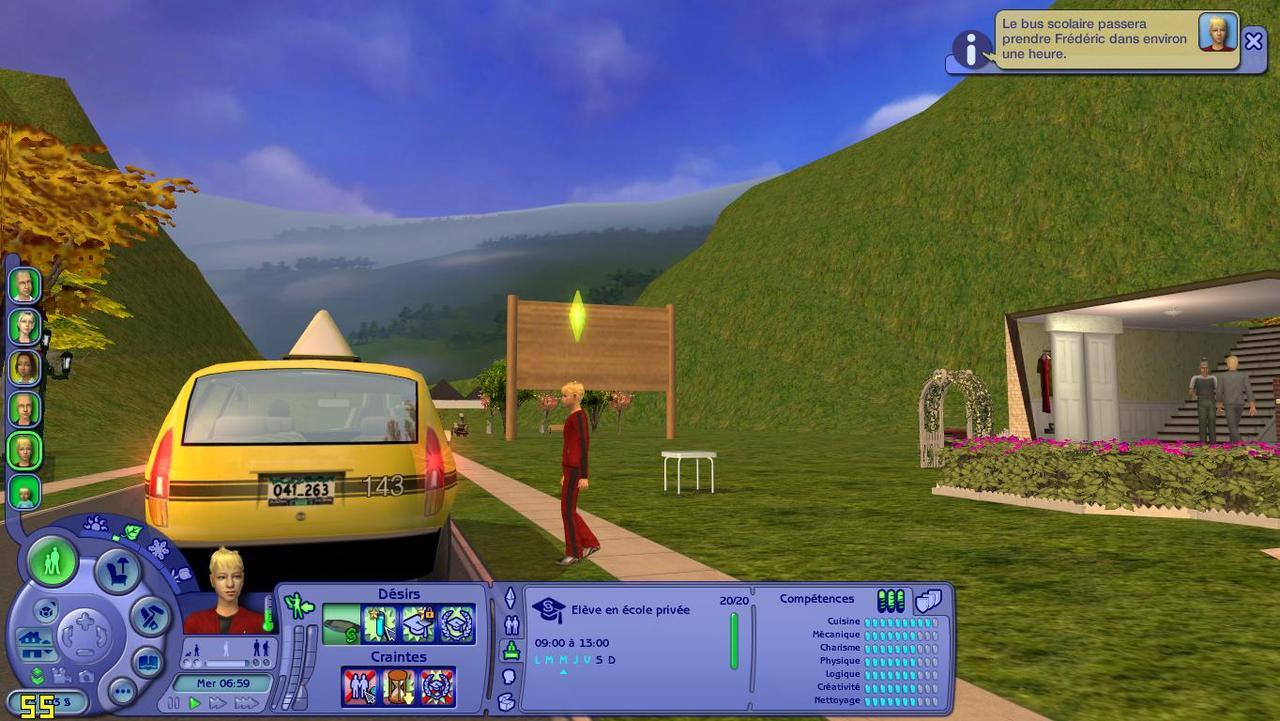The width and height of the screenshot is (1280, 721).
Task: Open the story mode book button
Action: pos(148,662)
